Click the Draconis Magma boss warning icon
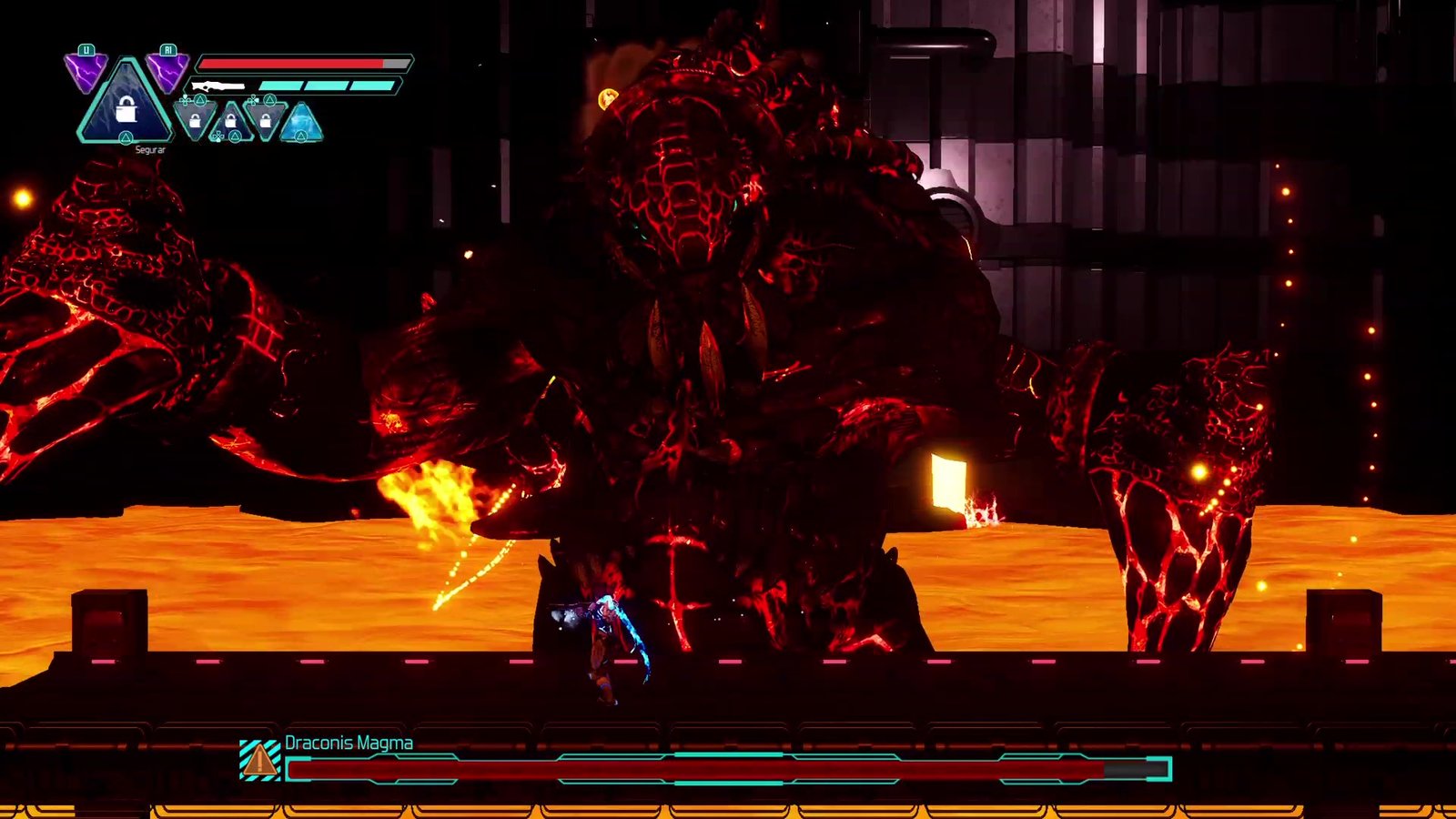 tap(259, 760)
